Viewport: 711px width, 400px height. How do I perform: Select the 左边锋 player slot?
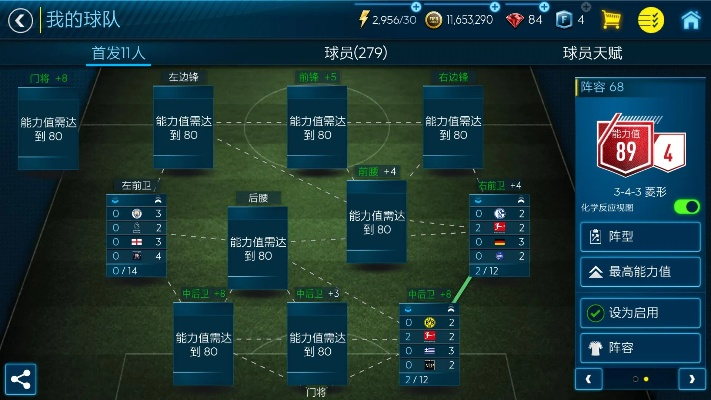[x=183, y=127]
